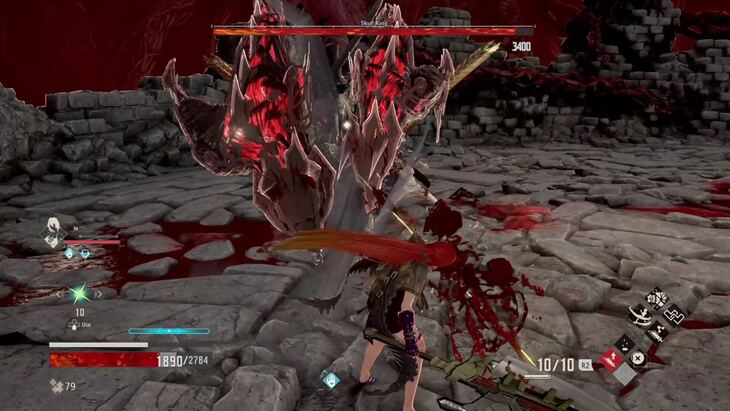Select the top fist gift icon
730x411 pixels.
tap(657, 296)
